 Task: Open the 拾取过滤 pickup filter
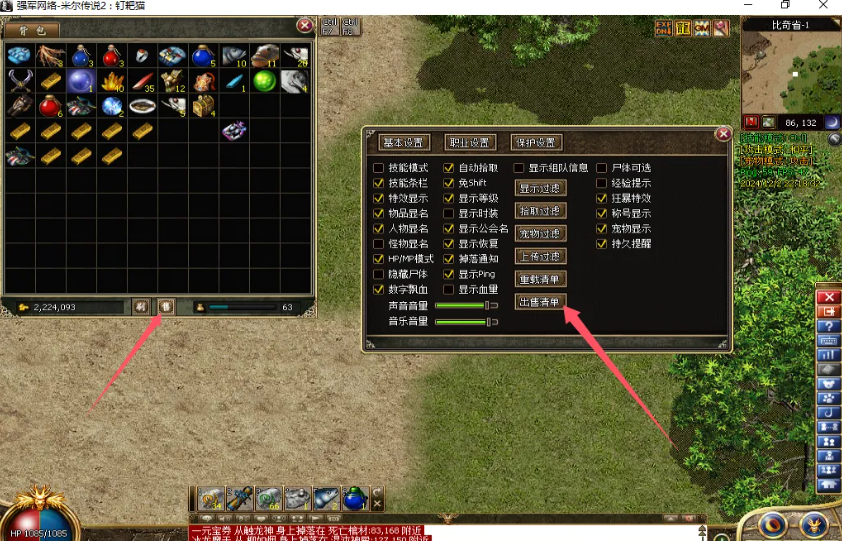click(540, 211)
